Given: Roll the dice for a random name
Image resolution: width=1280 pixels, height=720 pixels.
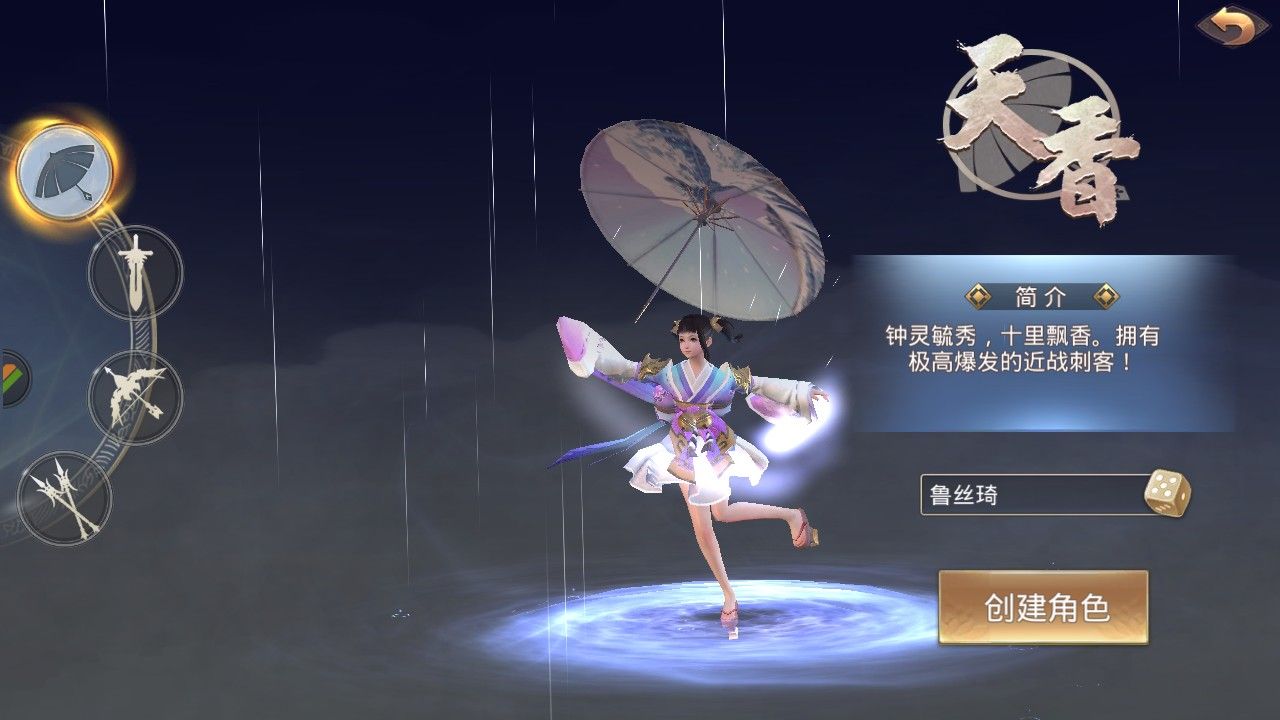Looking at the screenshot, I should 1165,494.
